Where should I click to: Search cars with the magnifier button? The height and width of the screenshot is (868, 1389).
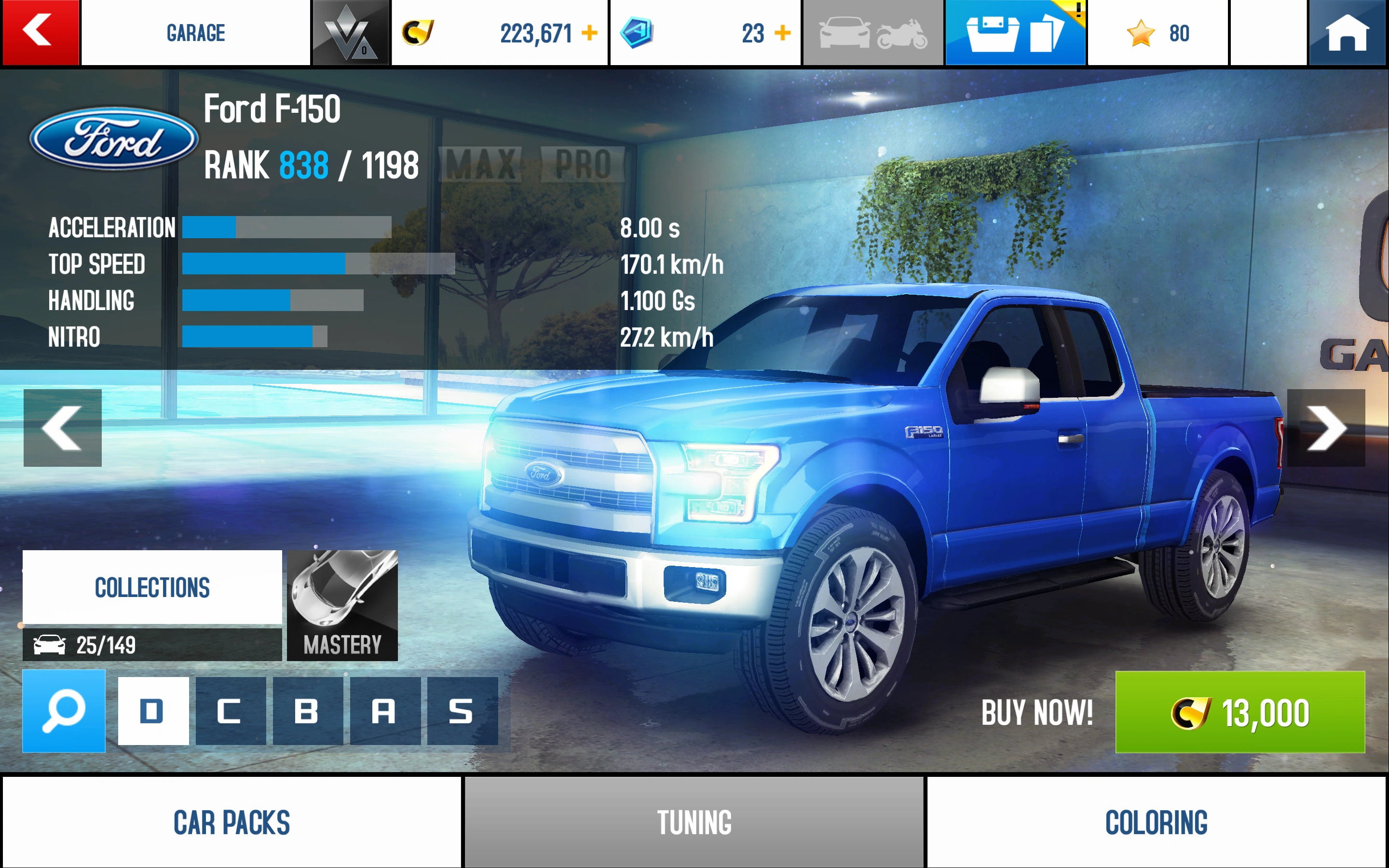(x=64, y=711)
